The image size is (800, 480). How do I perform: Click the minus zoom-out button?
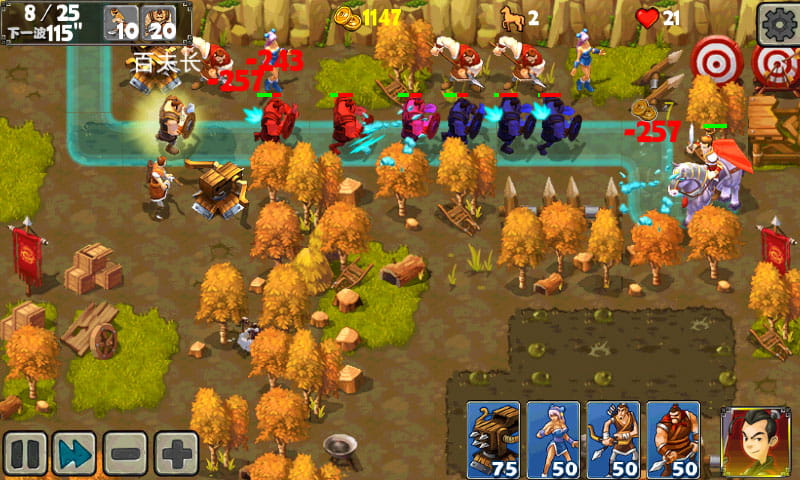coord(125,453)
